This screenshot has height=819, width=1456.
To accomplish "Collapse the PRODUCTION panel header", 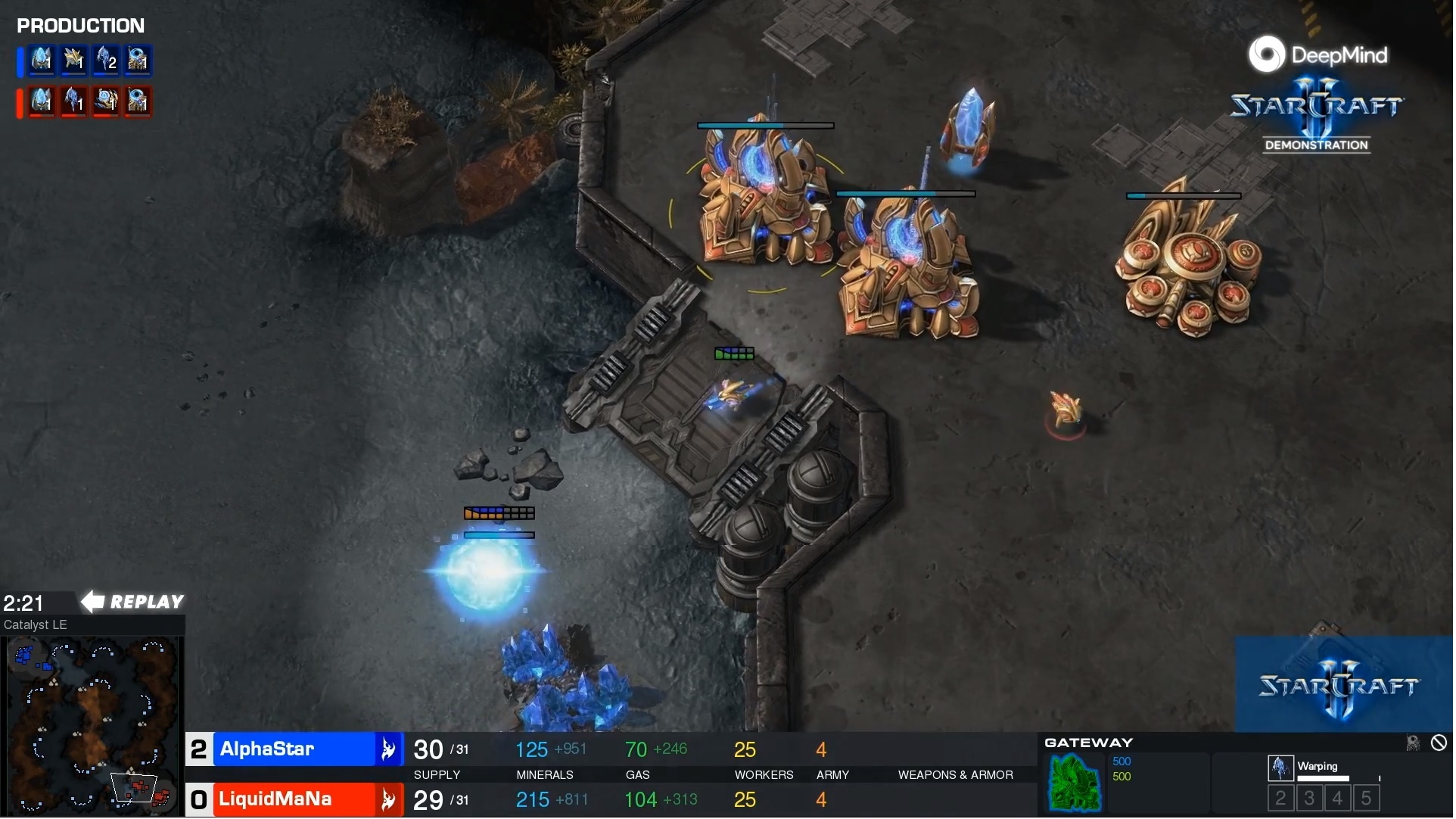I will [80, 25].
